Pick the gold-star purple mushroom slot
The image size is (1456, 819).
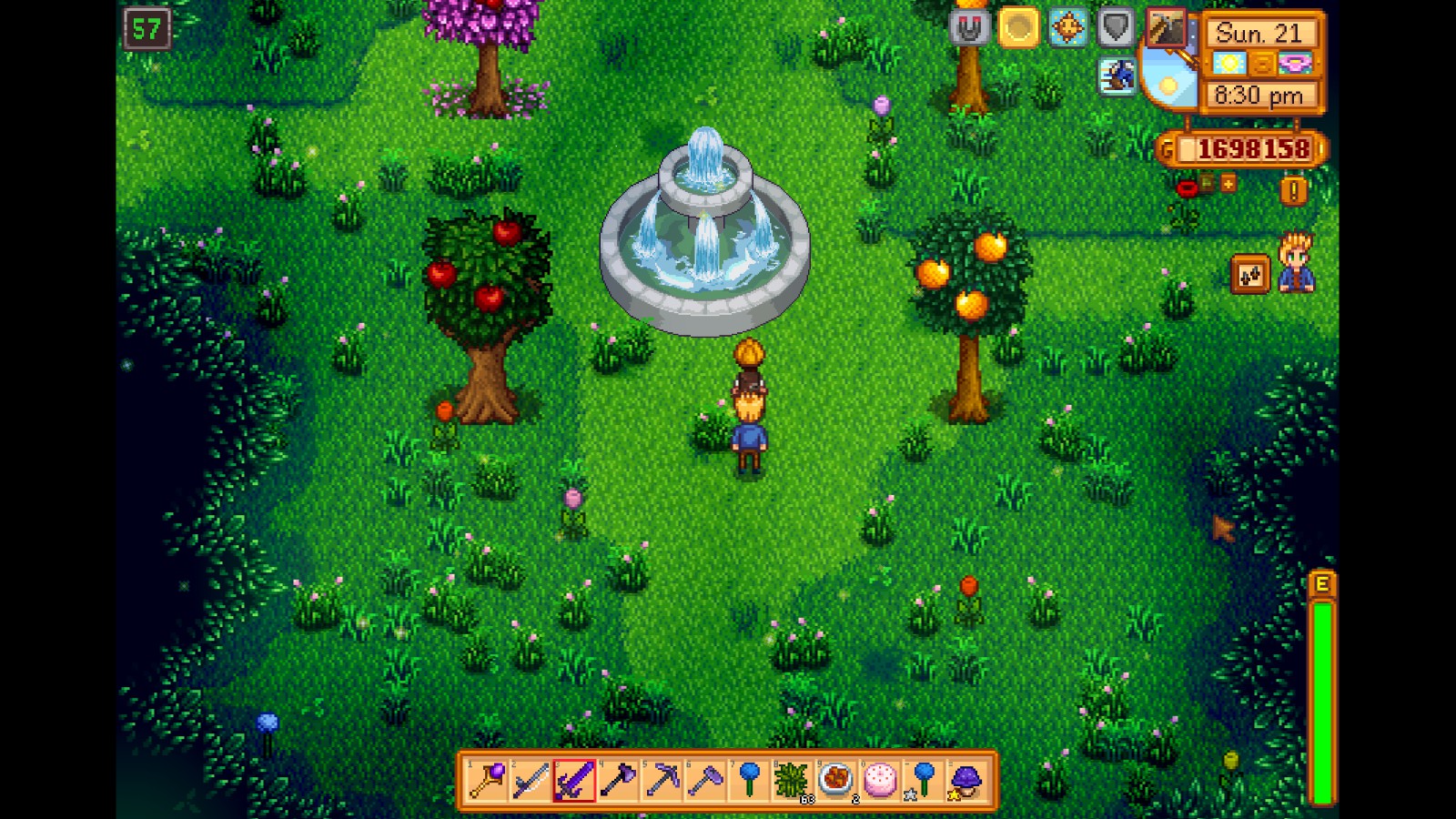[x=966, y=781]
